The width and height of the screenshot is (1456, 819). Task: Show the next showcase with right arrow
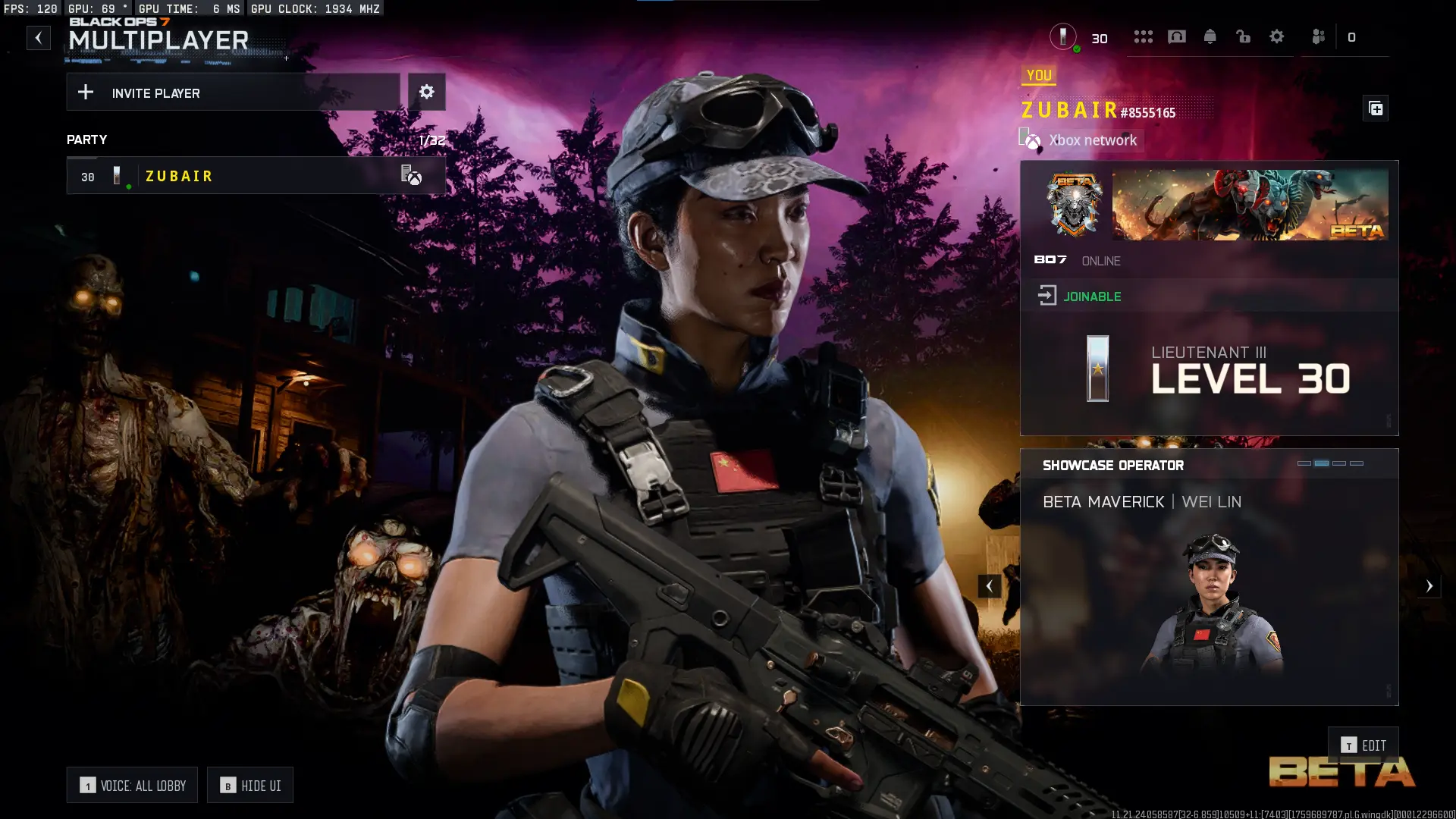tap(1429, 585)
